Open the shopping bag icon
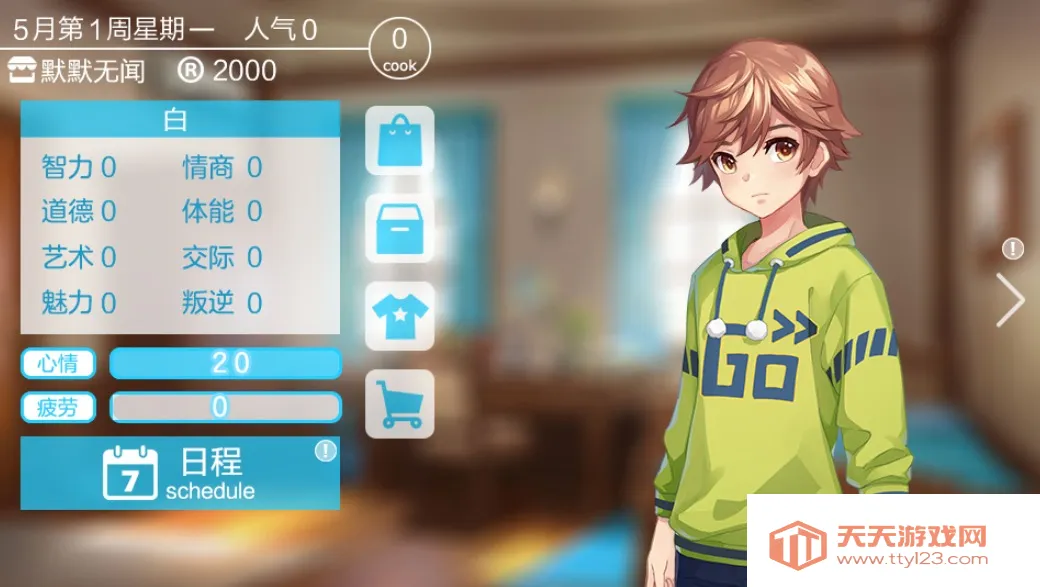Image resolution: width=1040 pixels, height=587 pixels. click(400, 141)
